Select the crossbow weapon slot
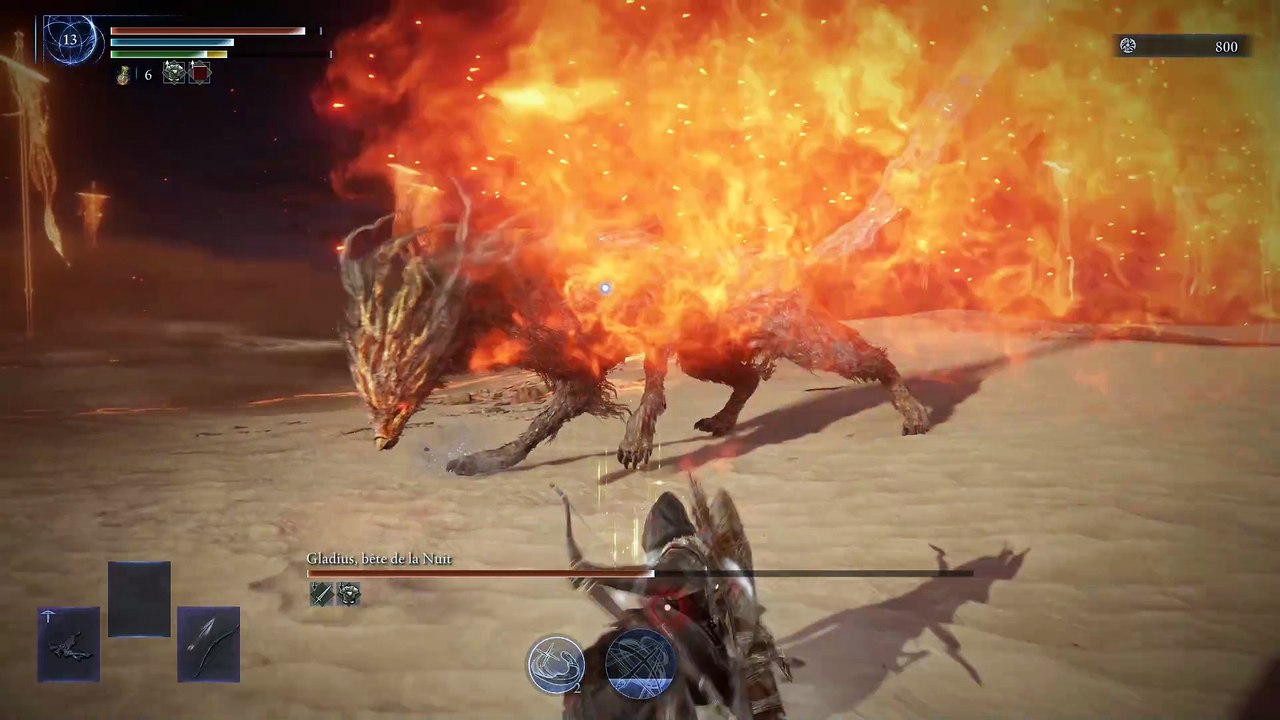1280x720 pixels. [x=69, y=644]
